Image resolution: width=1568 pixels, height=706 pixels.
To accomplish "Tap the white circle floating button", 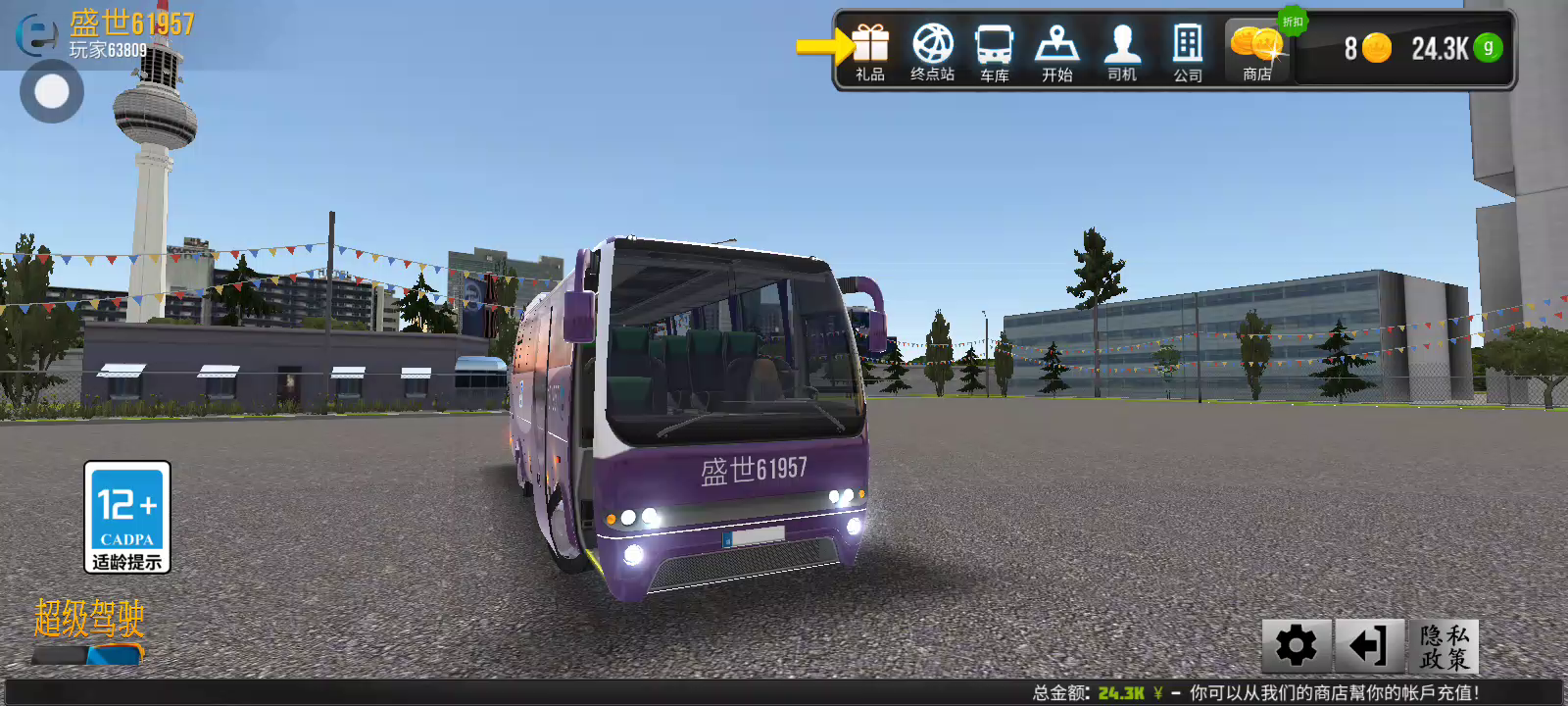I will coord(52,92).
